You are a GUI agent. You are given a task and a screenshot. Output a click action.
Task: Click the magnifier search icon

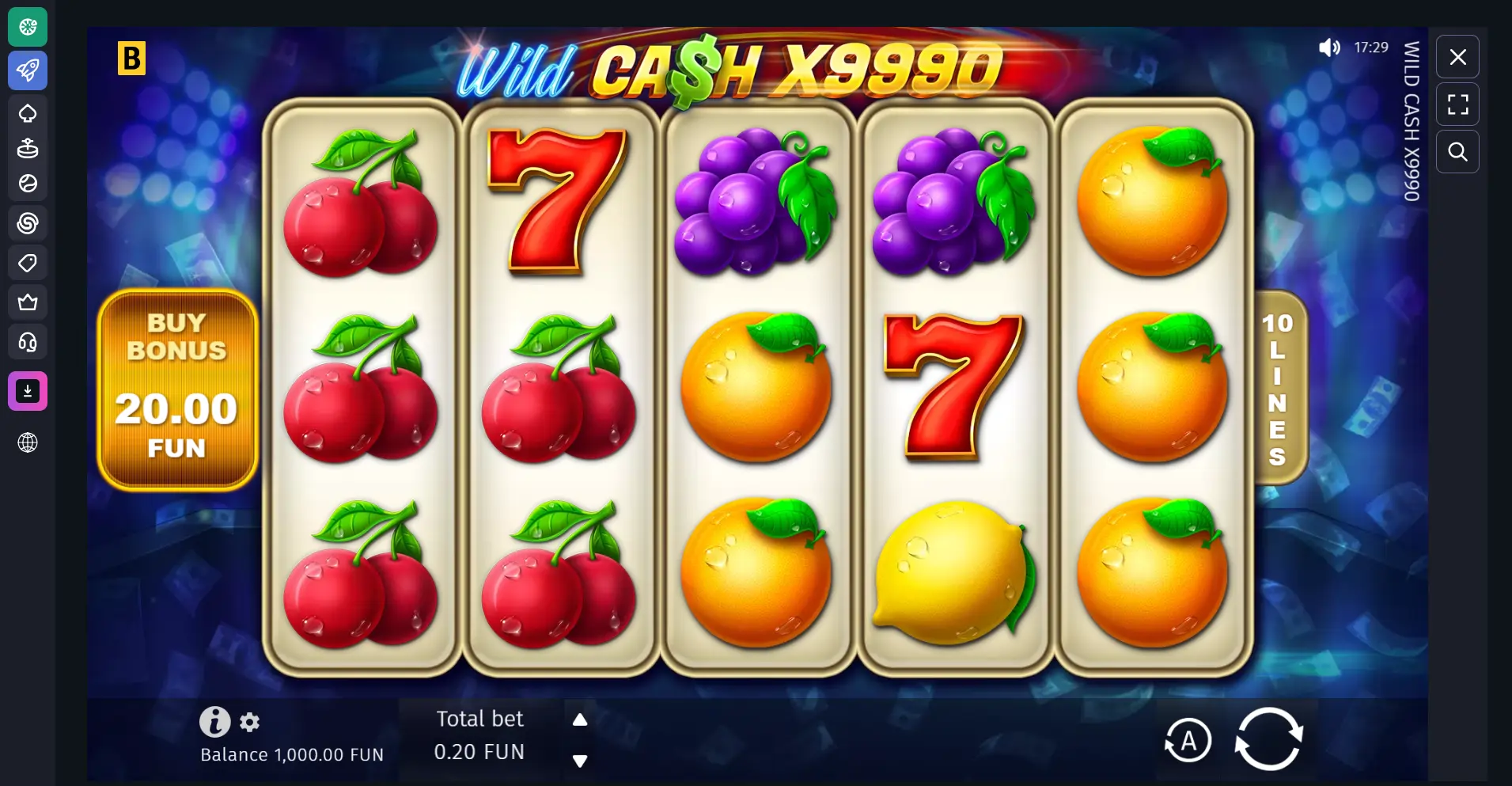coord(1458,152)
